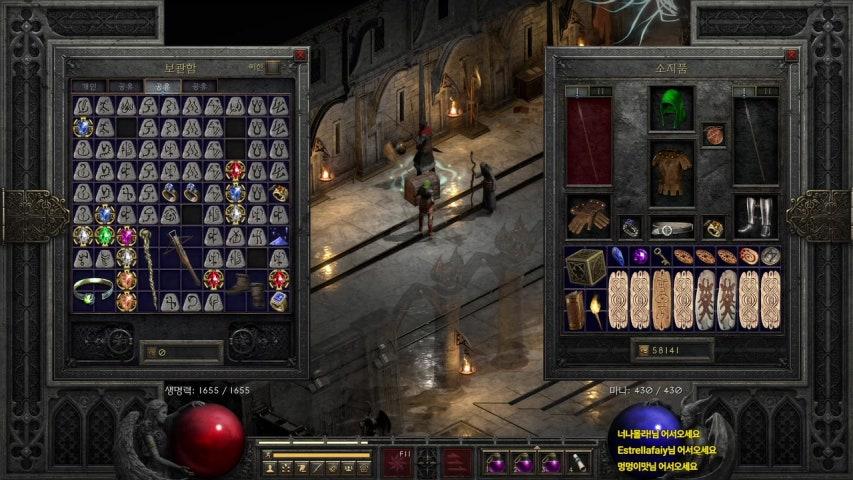This screenshot has height=480, width=853.
Task: Pick the equipped gloves slot
Action: (587, 216)
